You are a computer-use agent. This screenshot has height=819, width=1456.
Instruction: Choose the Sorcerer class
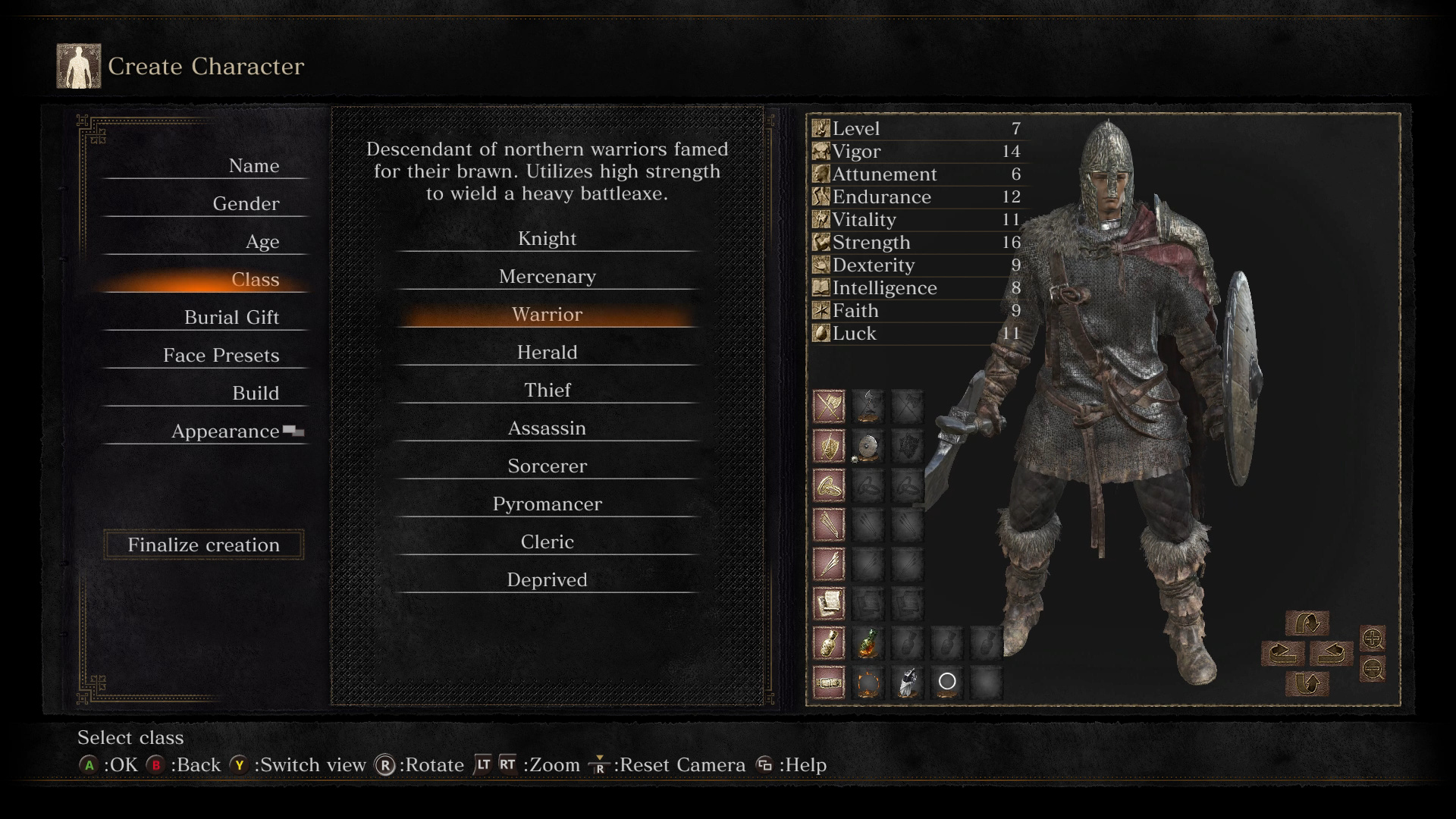point(547,466)
